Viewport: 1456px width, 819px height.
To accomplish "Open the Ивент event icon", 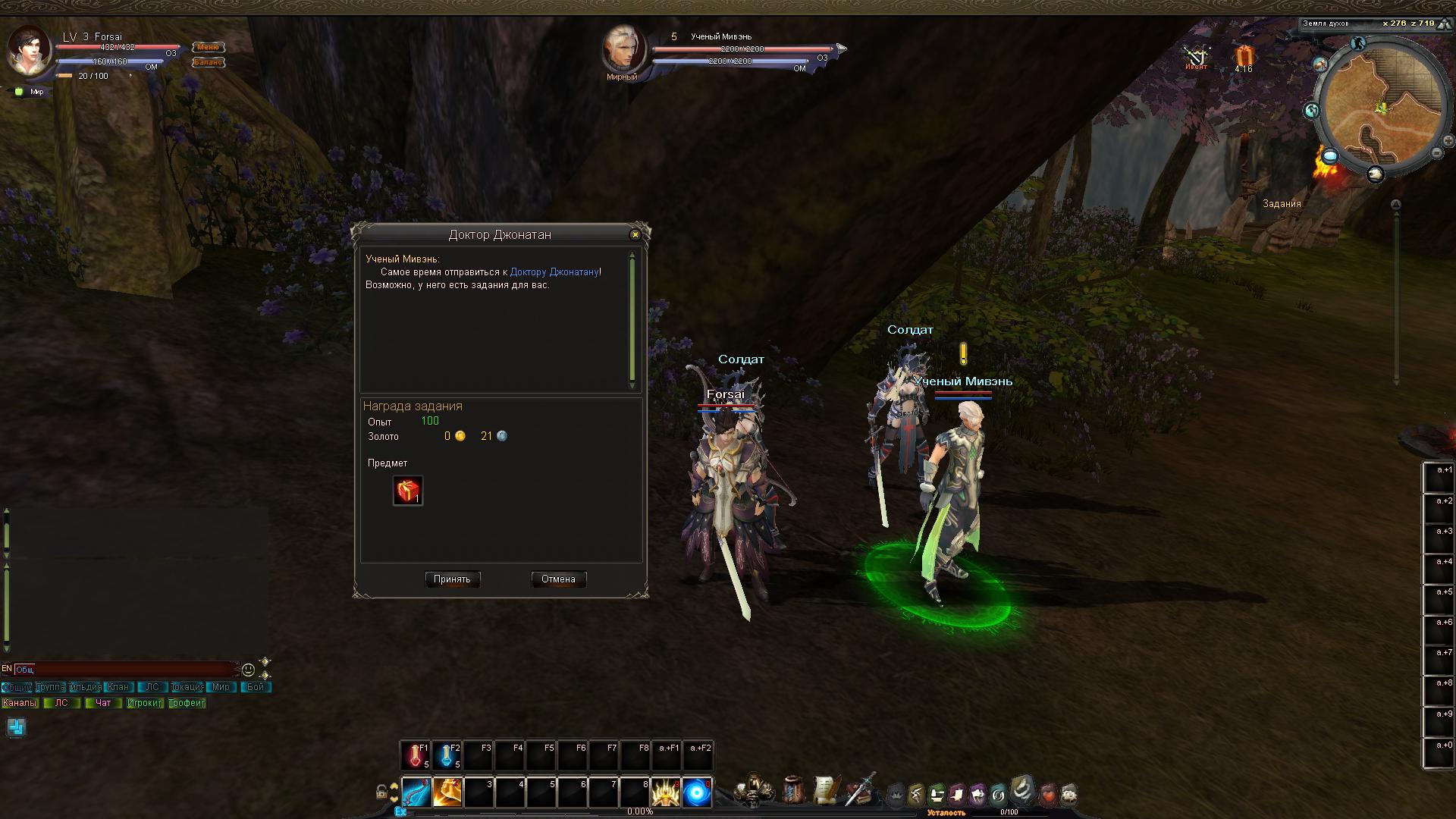I will click(1196, 57).
